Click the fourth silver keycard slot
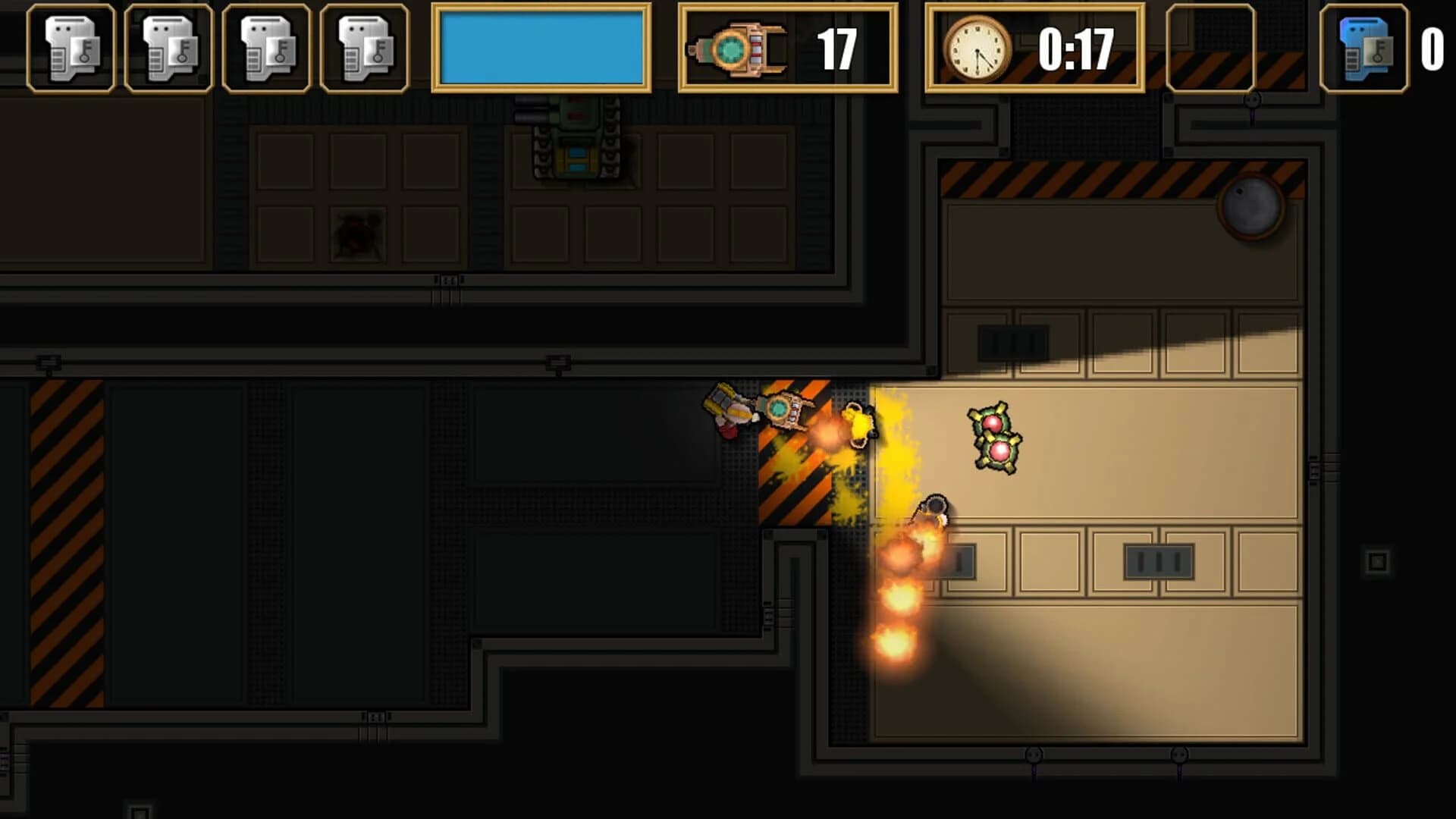The image size is (1456, 819). click(364, 49)
